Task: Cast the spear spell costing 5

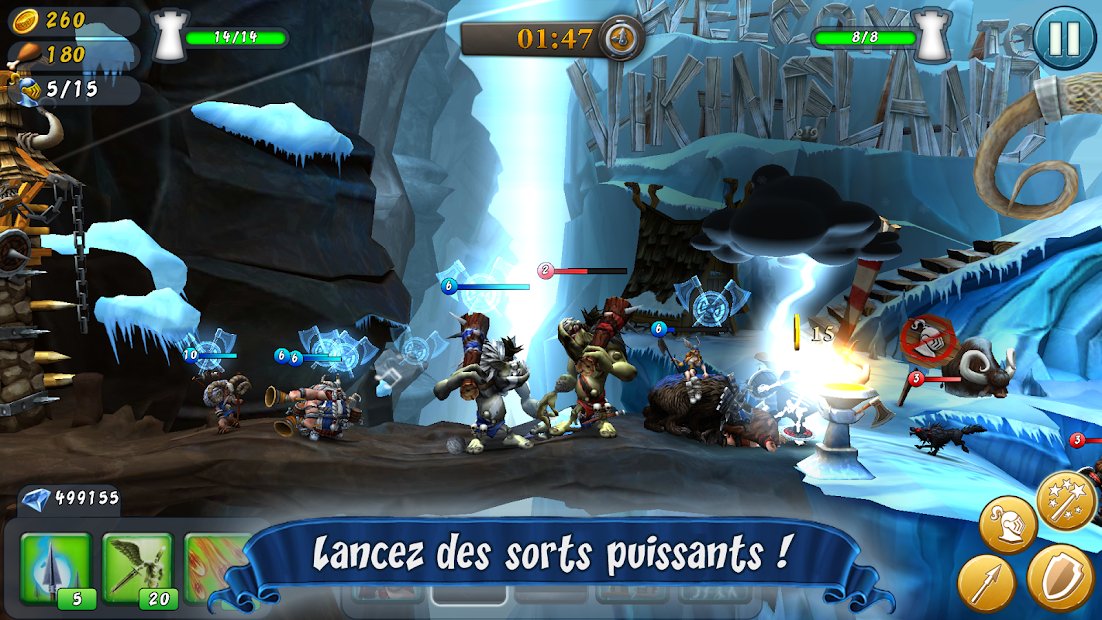Action: [56, 568]
